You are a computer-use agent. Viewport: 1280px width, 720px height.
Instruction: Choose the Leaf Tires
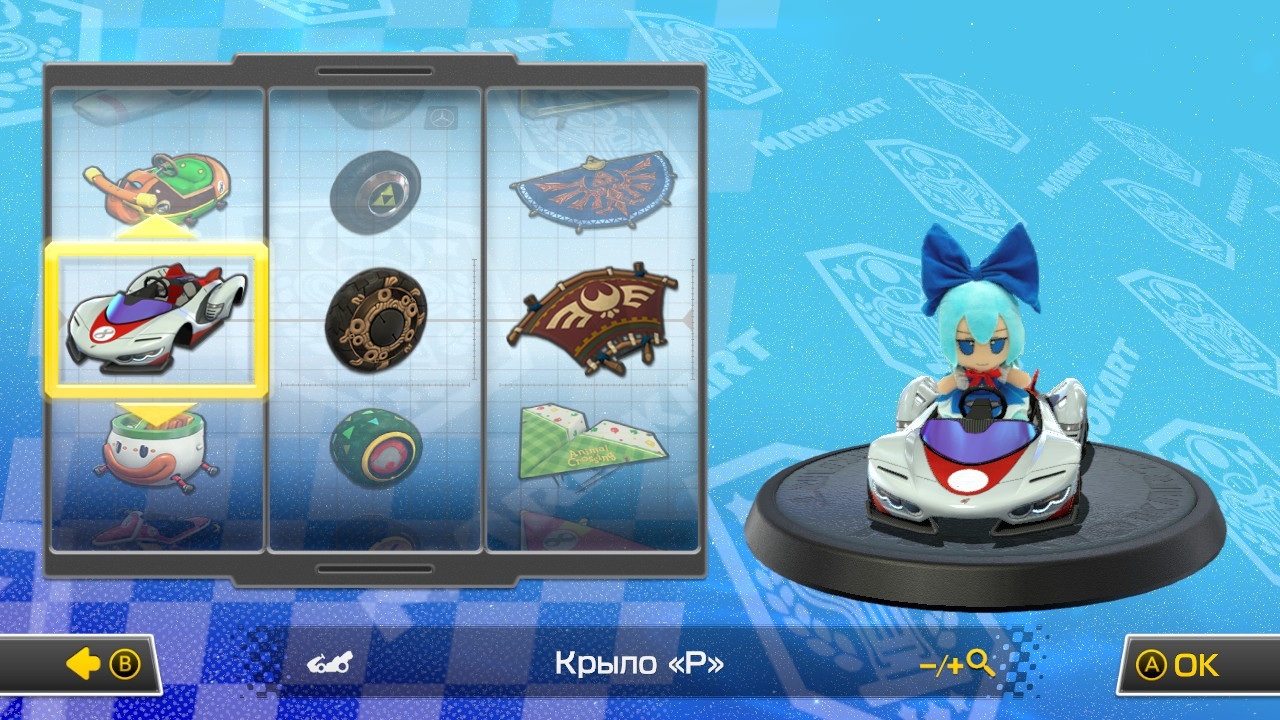pyautogui.click(x=375, y=447)
